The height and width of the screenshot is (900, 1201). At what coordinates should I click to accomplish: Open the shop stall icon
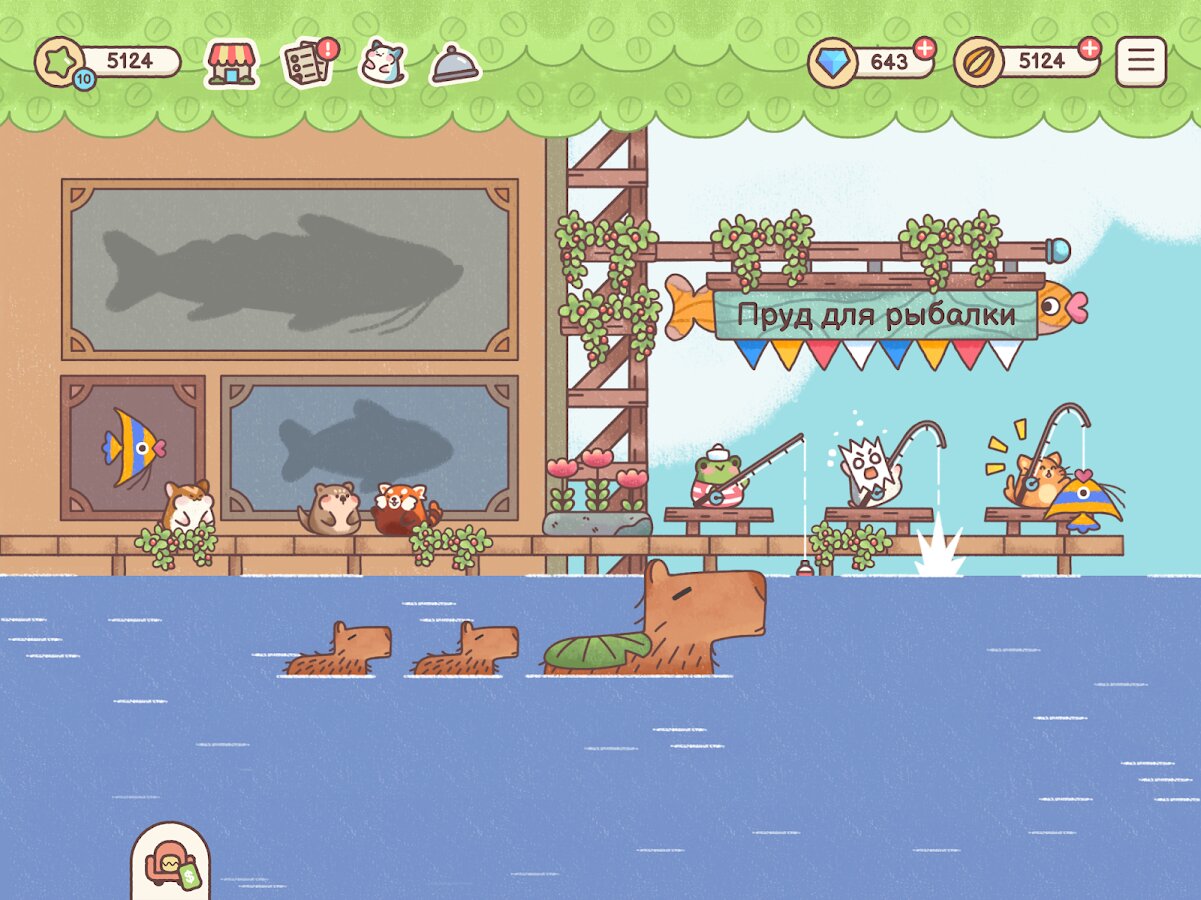click(x=232, y=64)
